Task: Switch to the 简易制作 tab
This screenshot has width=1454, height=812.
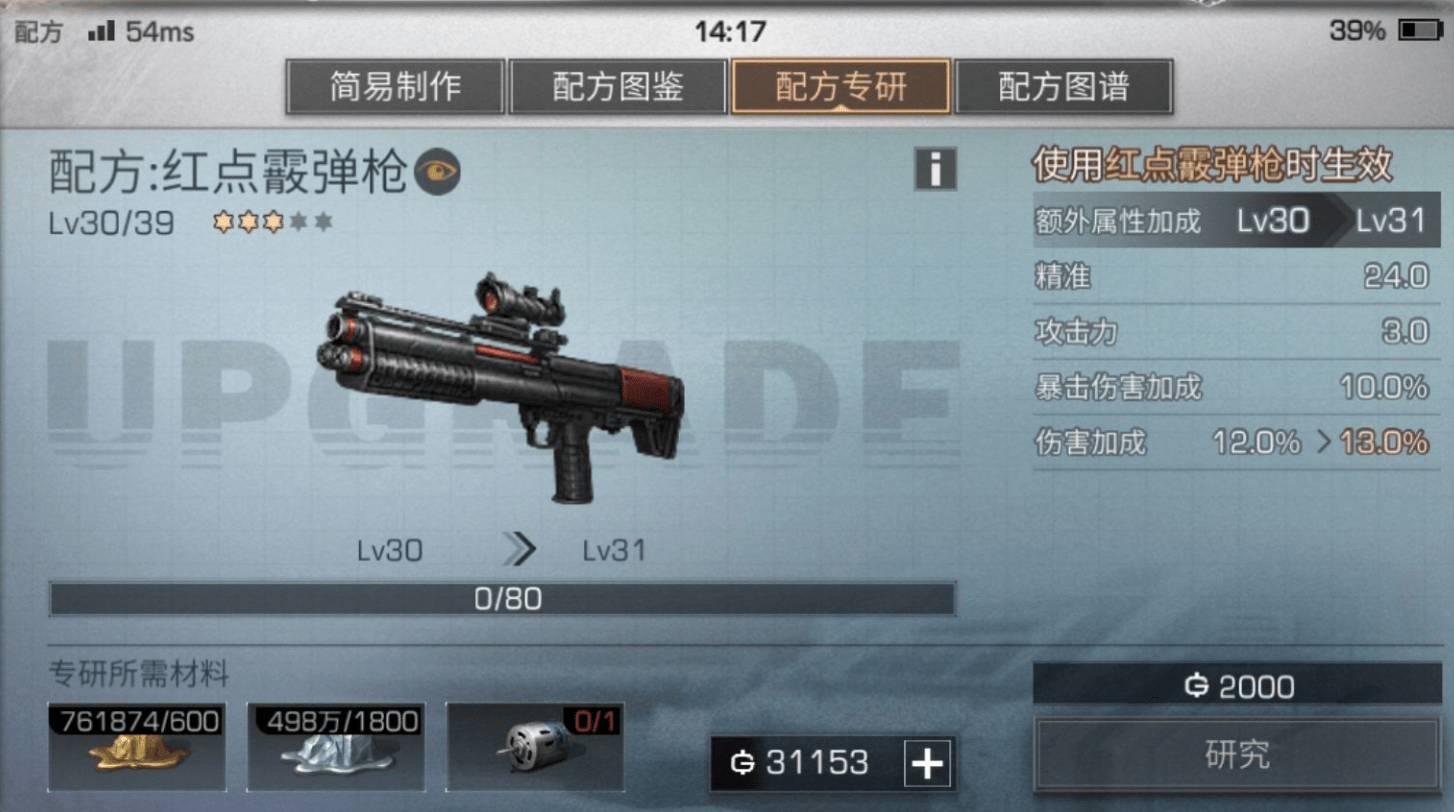Action: (395, 87)
